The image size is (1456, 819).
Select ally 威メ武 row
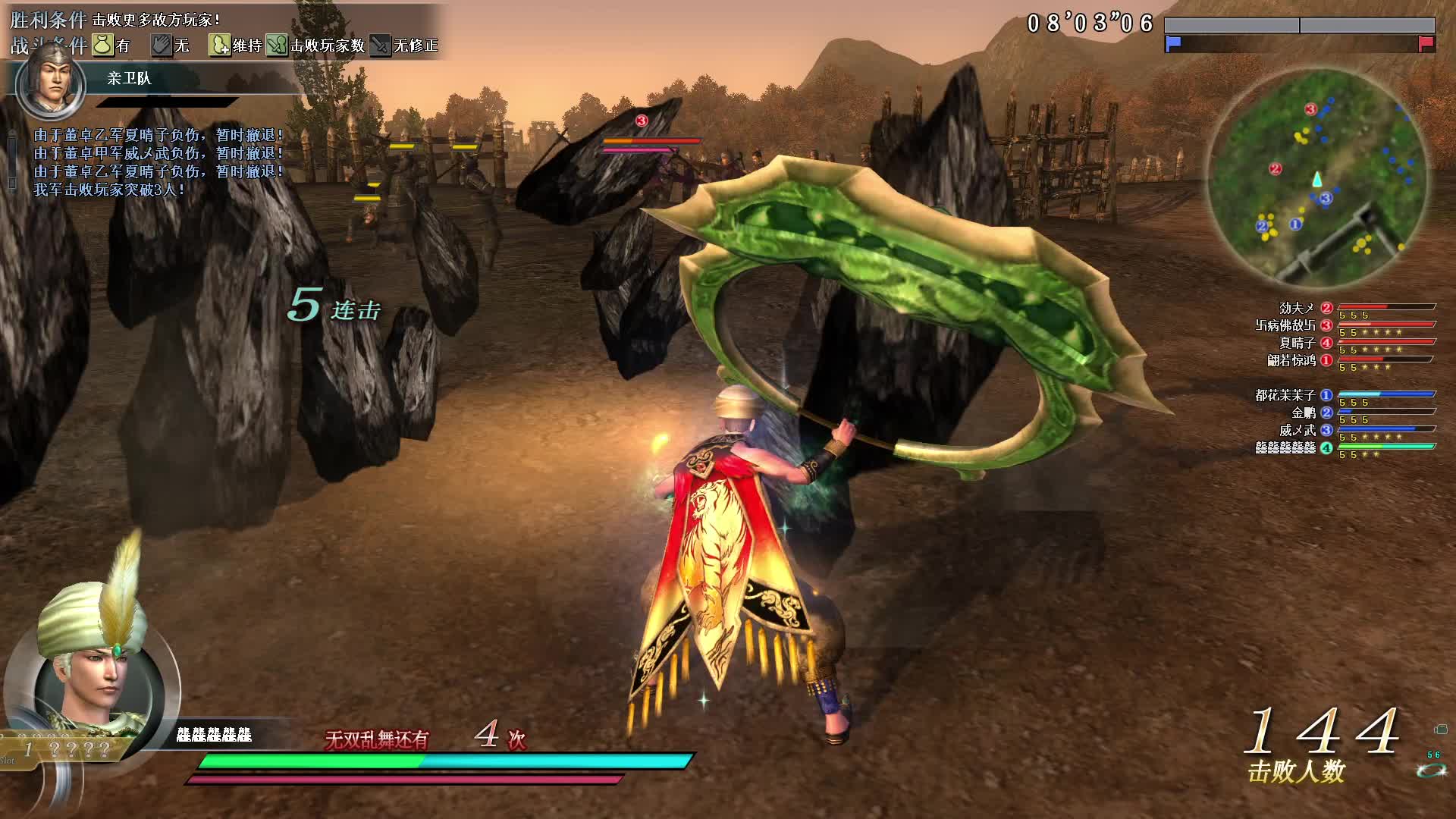click(1298, 430)
